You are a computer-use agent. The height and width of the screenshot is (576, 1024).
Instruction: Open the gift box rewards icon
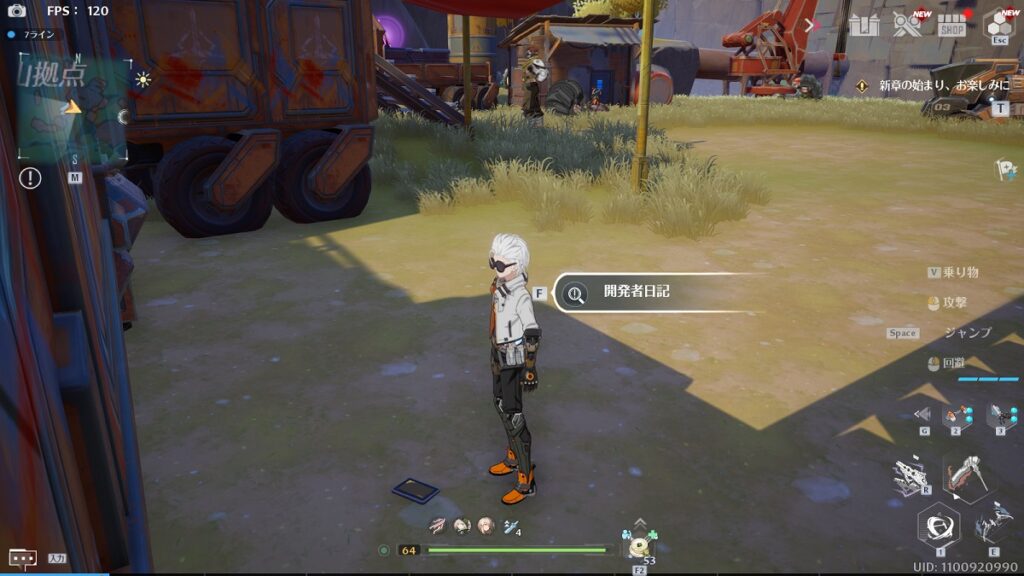(863, 24)
